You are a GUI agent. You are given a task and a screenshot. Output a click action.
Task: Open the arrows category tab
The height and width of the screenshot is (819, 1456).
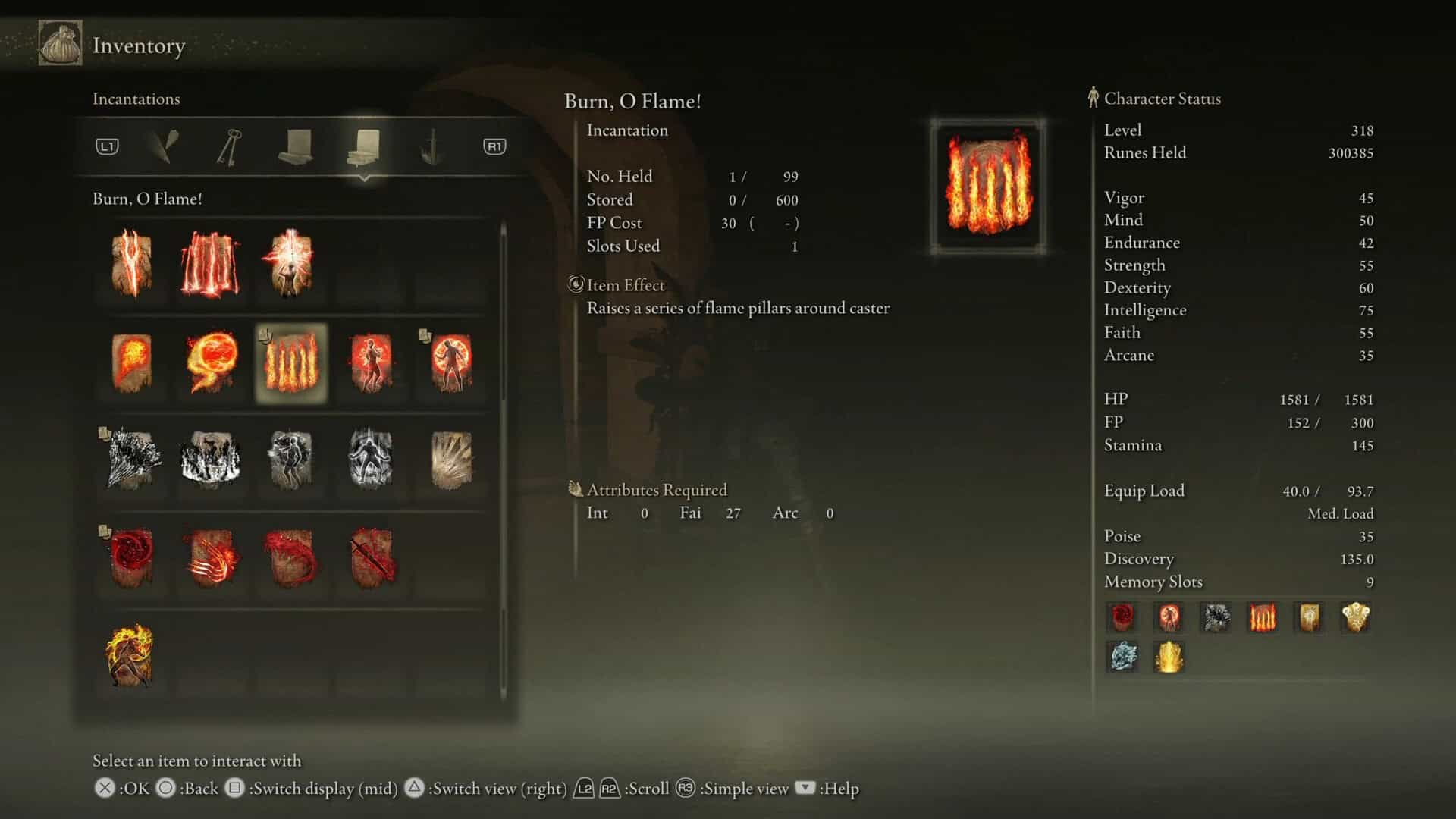164,146
